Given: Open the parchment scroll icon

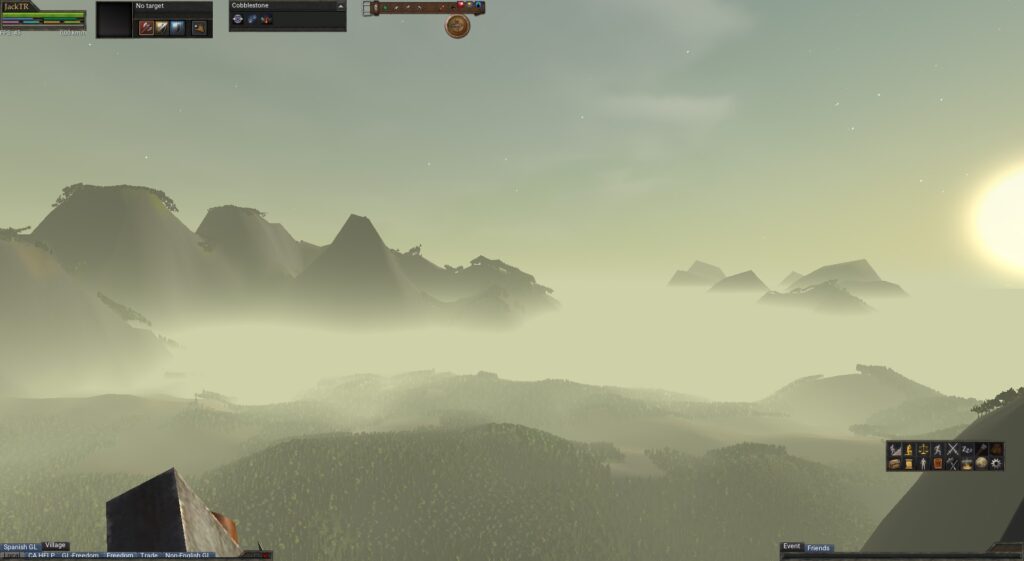Looking at the screenshot, I should pos(908,464).
